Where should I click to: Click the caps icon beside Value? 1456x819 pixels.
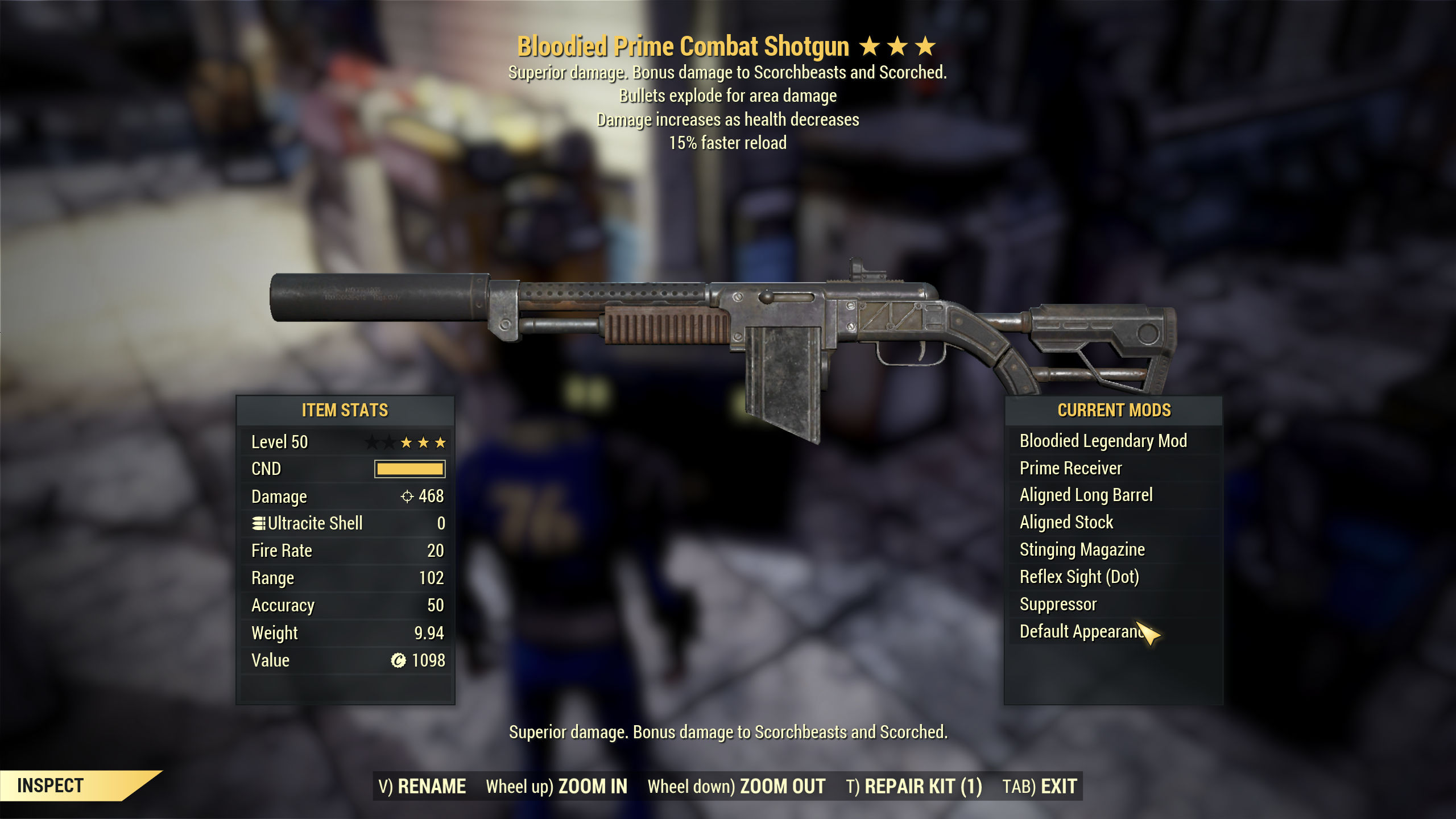click(x=400, y=660)
